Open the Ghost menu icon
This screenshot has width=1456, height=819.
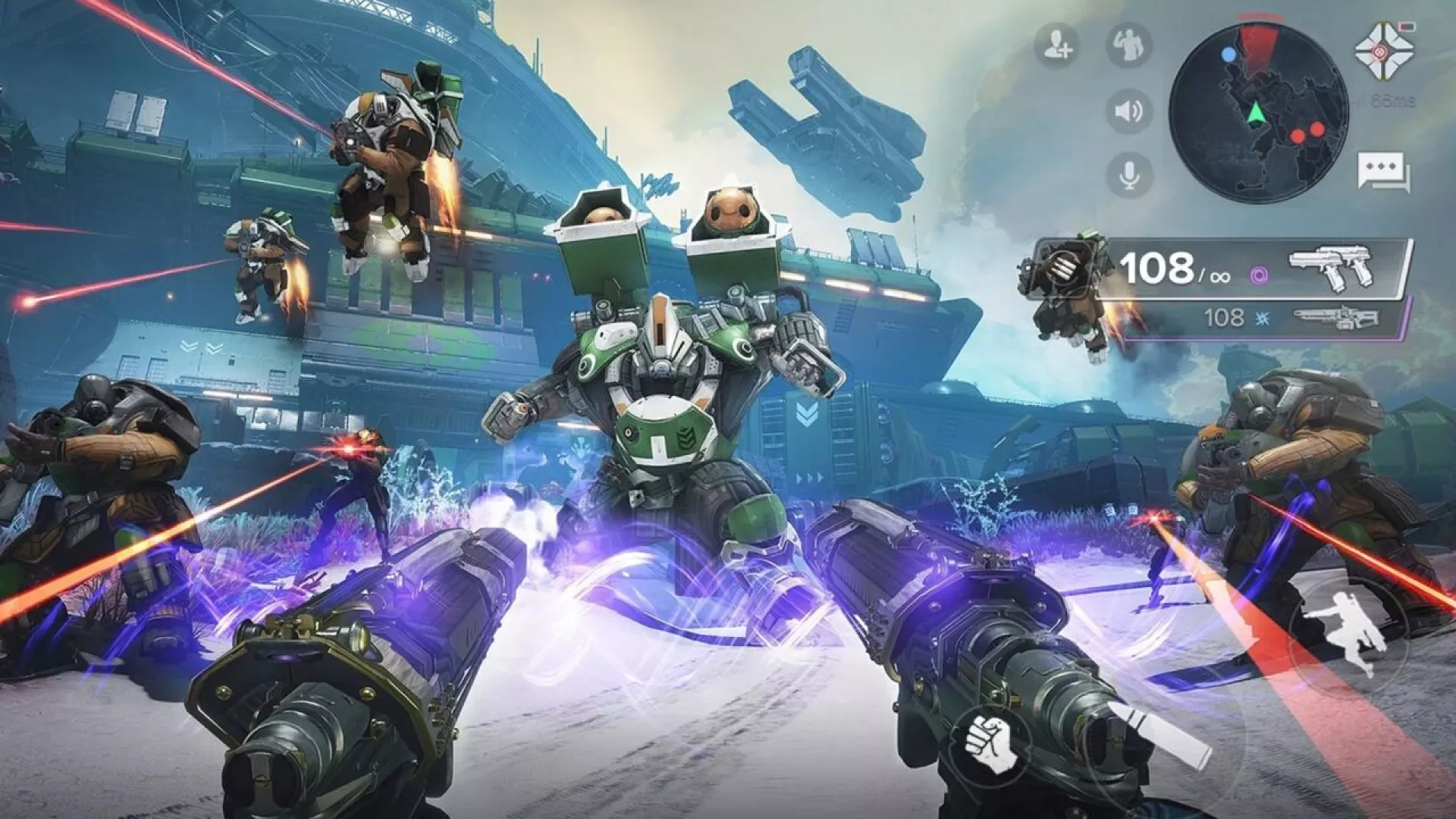click(x=1385, y=51)
